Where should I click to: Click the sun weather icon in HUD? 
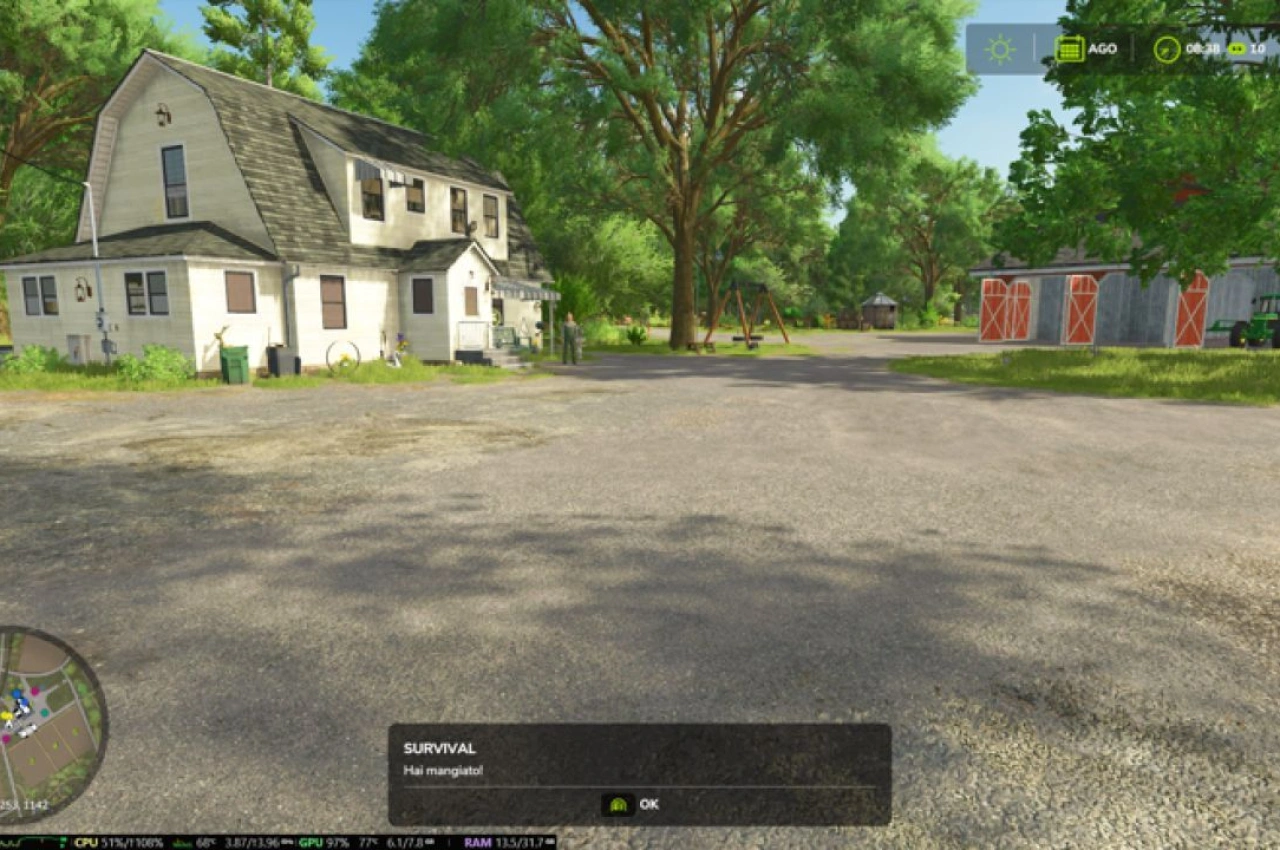998,47
